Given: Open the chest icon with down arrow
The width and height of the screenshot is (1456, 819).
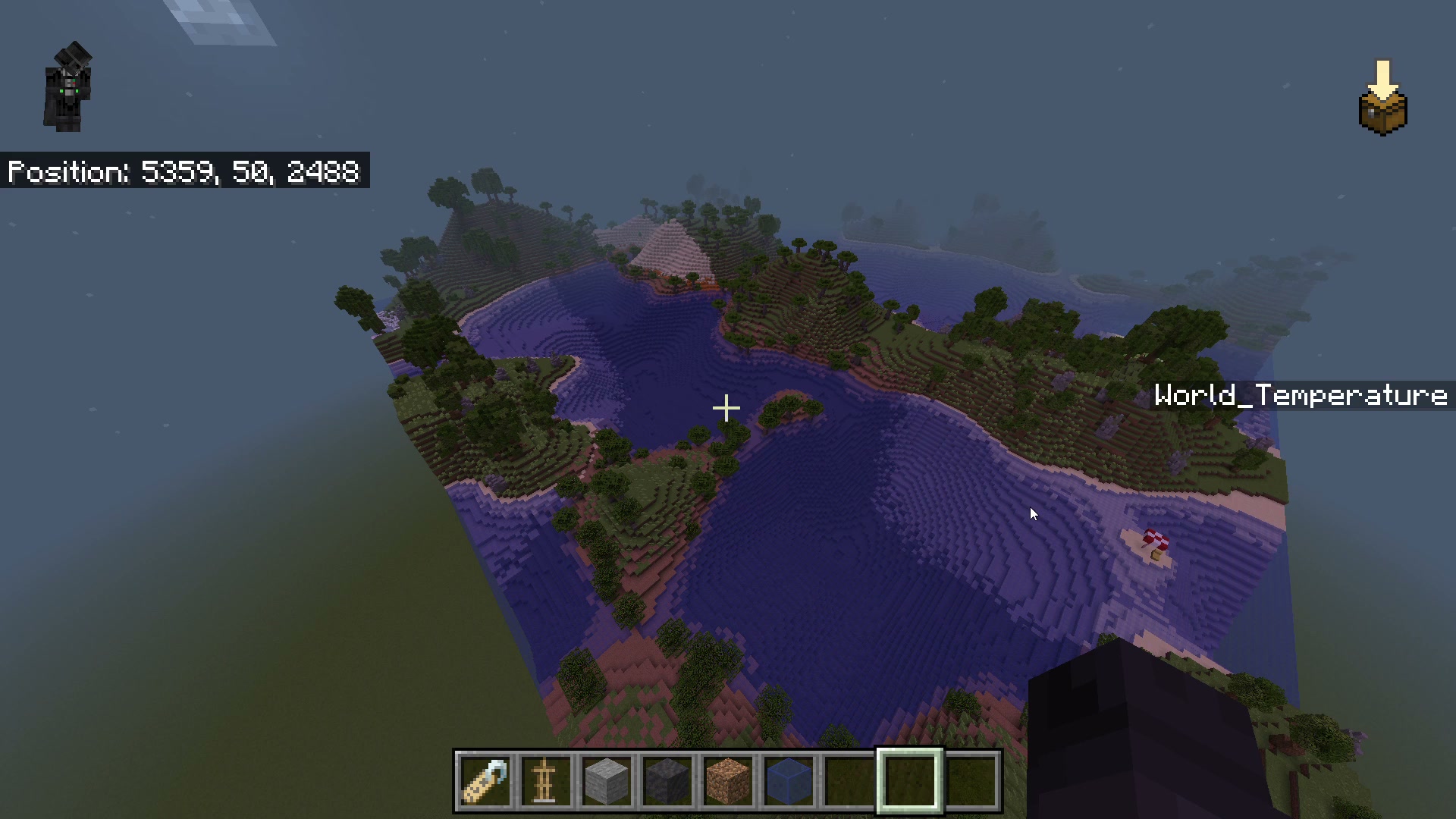Looking at the screenshot, I should tap(1382, 100).
